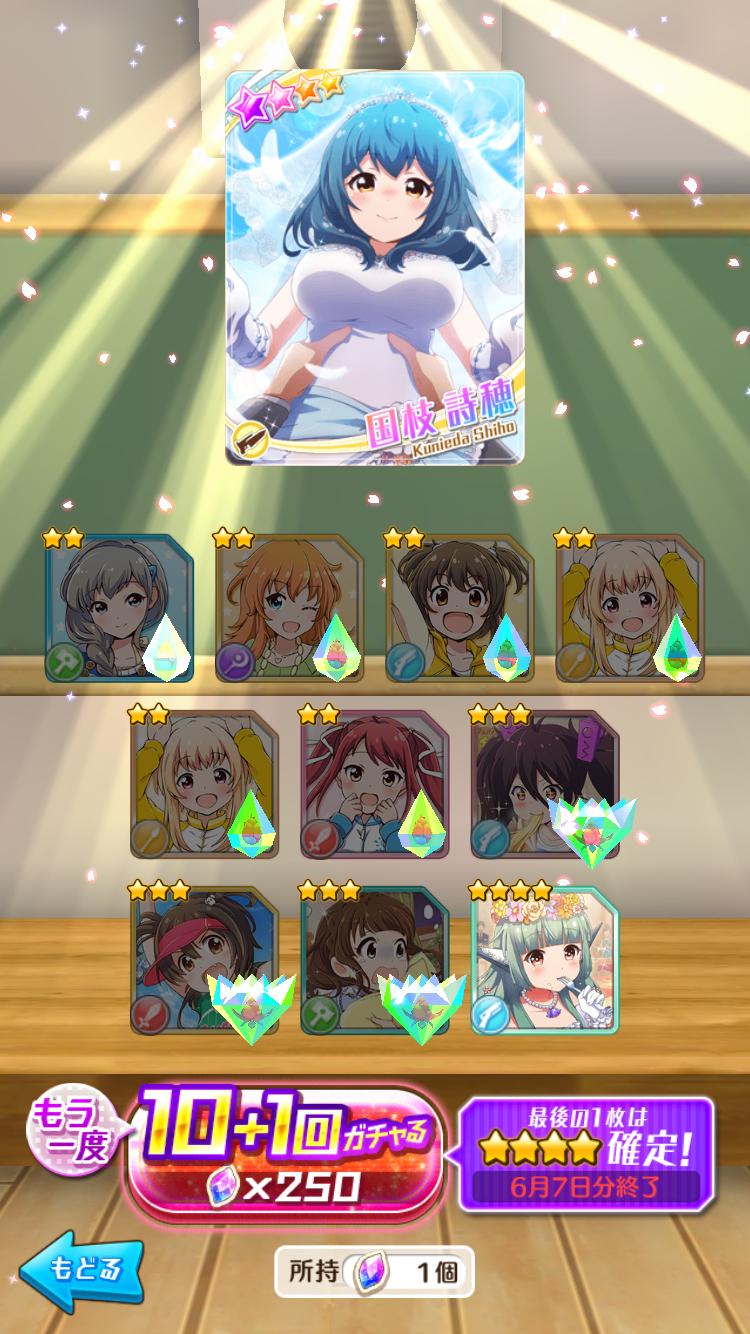Select the brown-haired girl with hammer icon

coord(374,960)
